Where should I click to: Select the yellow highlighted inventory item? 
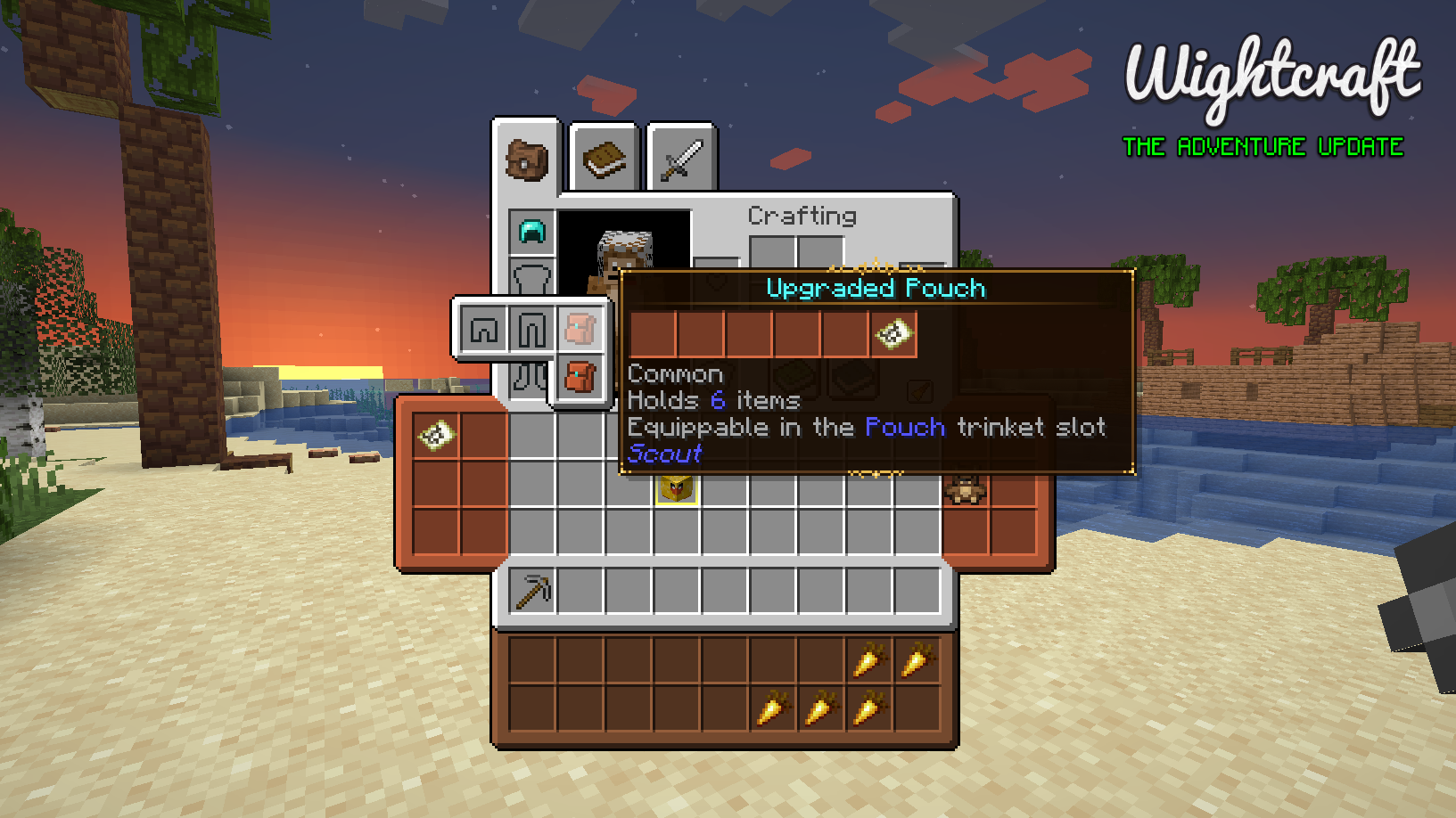pyautogui.click(x=677, y=488)
